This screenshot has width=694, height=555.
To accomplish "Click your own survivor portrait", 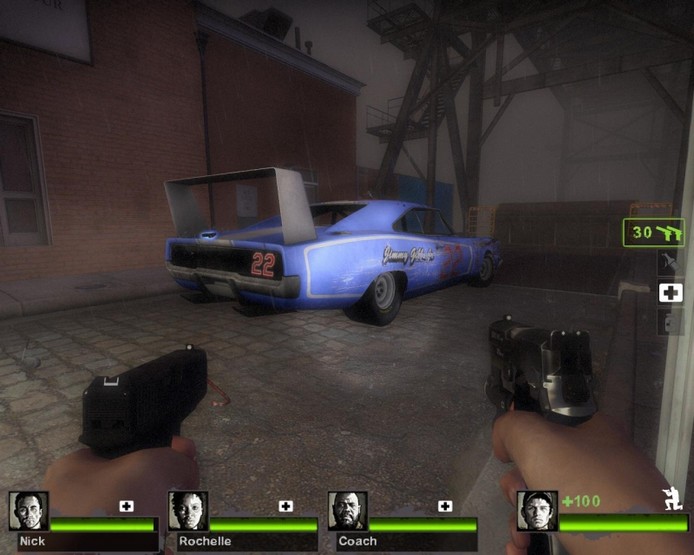I will coord(537,511).
